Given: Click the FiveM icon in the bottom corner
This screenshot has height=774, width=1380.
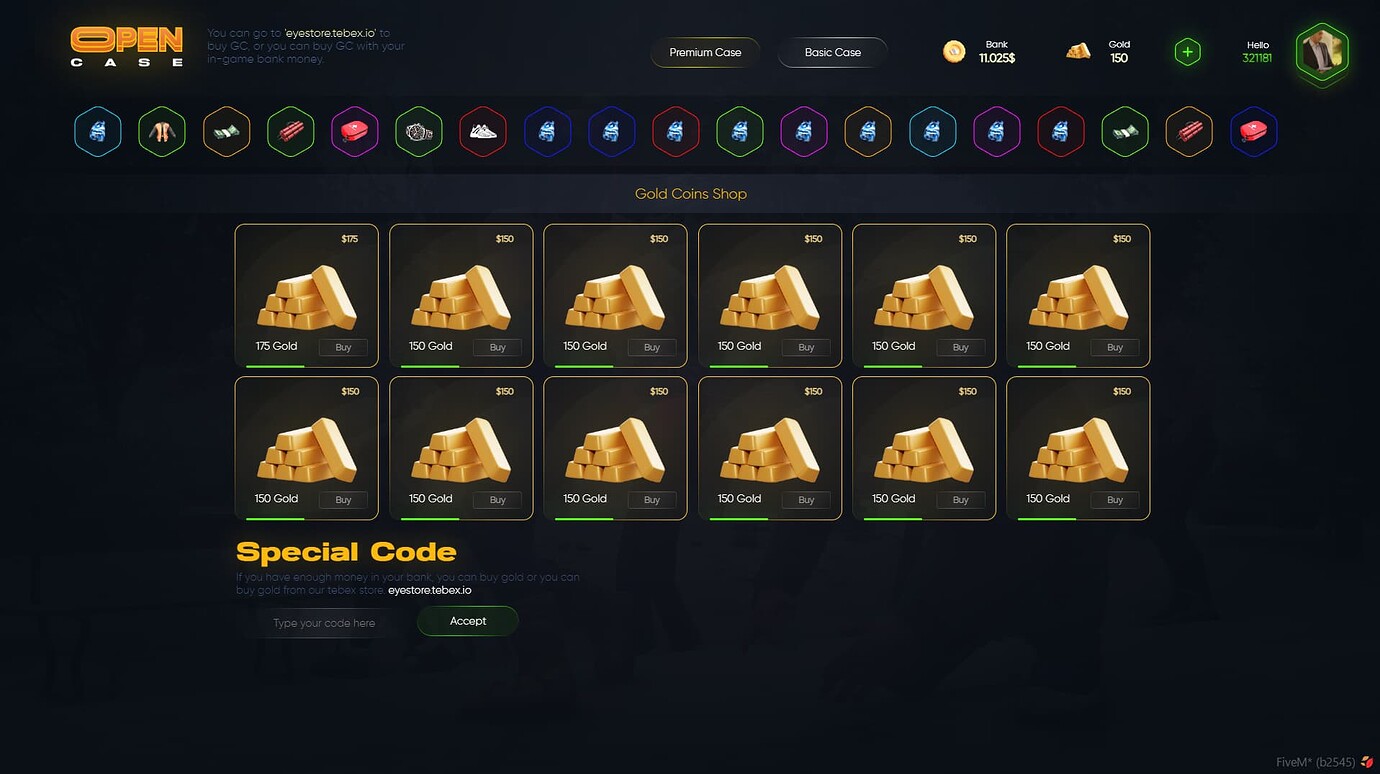Looking at the screenshot, I should pos(1369,760).
